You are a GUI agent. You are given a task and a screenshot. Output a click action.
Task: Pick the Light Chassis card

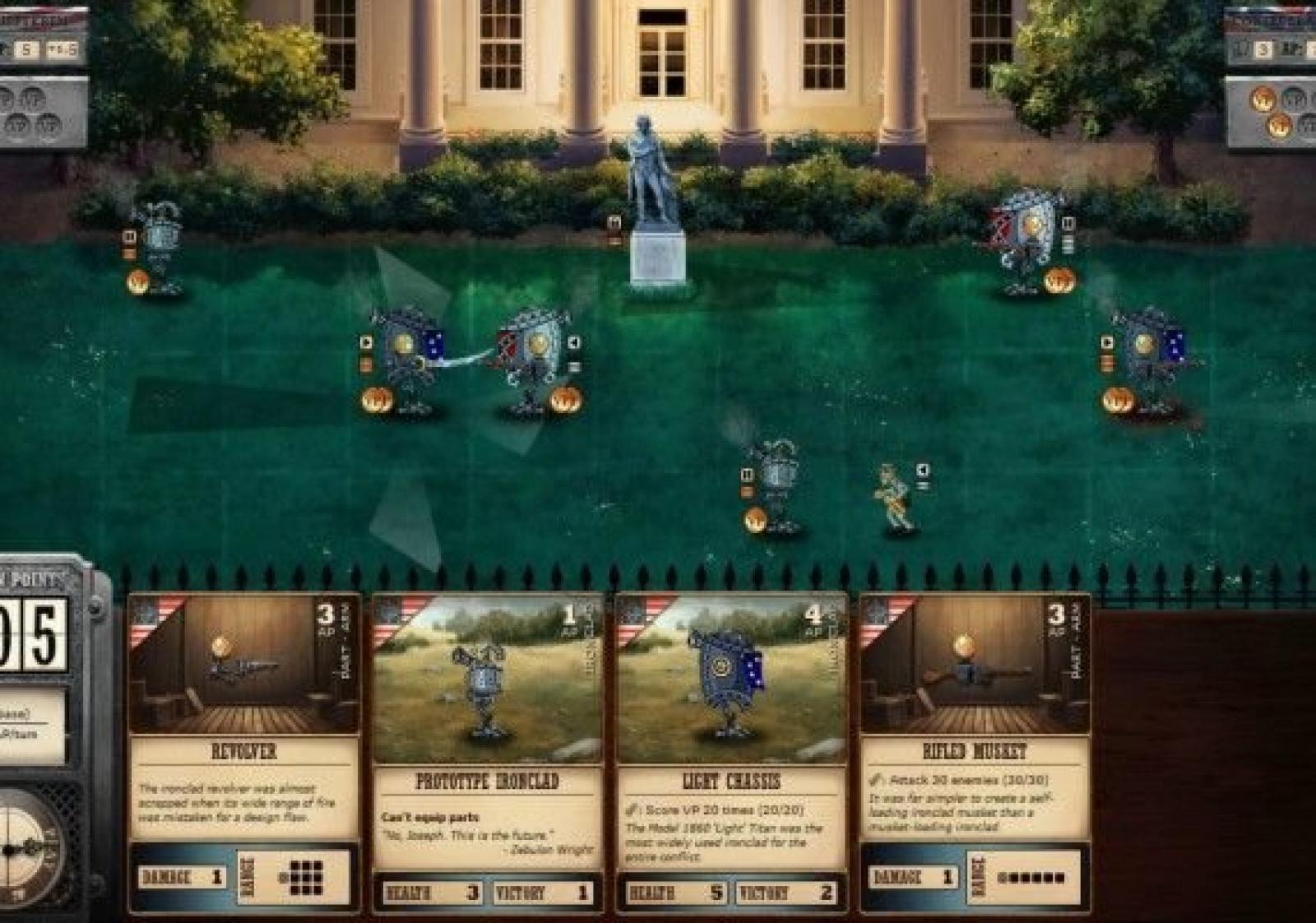[x=730, y=750]
